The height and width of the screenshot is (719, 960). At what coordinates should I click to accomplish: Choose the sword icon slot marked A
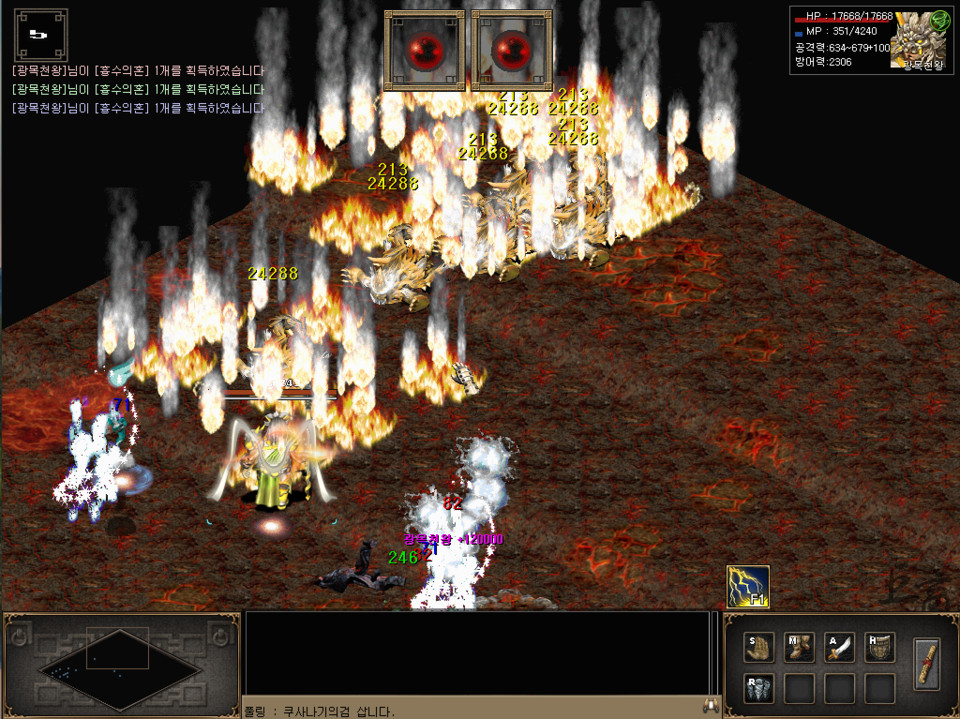click(x=840, y=648)
